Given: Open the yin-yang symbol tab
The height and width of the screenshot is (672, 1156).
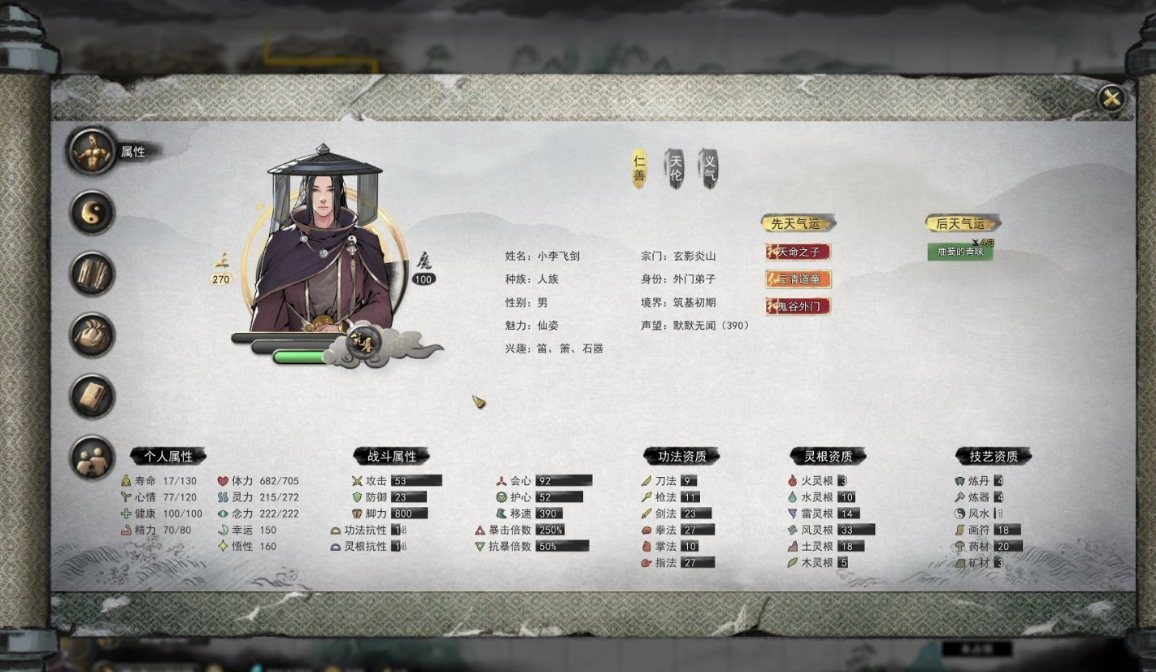Looking at the screenshot, I should 92,213.
